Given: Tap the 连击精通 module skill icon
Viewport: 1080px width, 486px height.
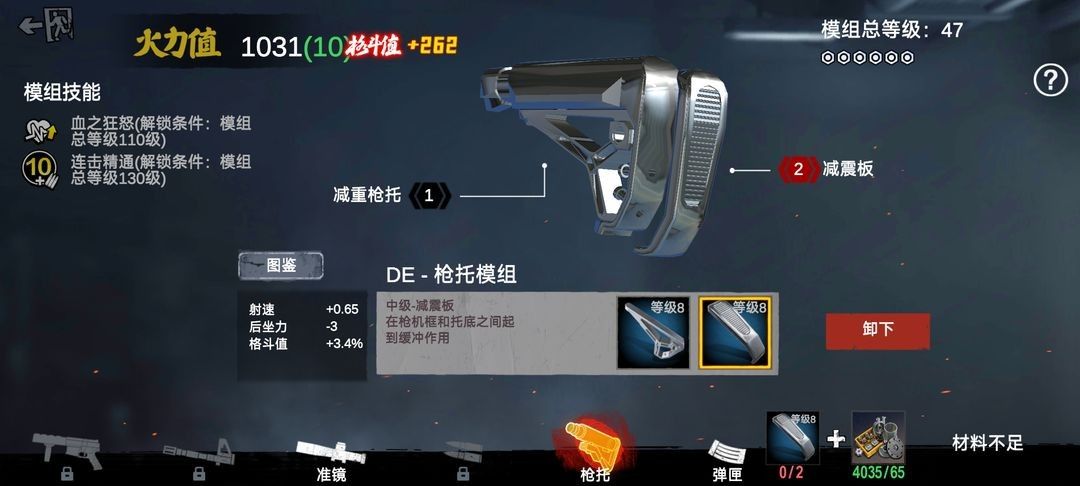Looking at the screenshot, I should [39, 169].
